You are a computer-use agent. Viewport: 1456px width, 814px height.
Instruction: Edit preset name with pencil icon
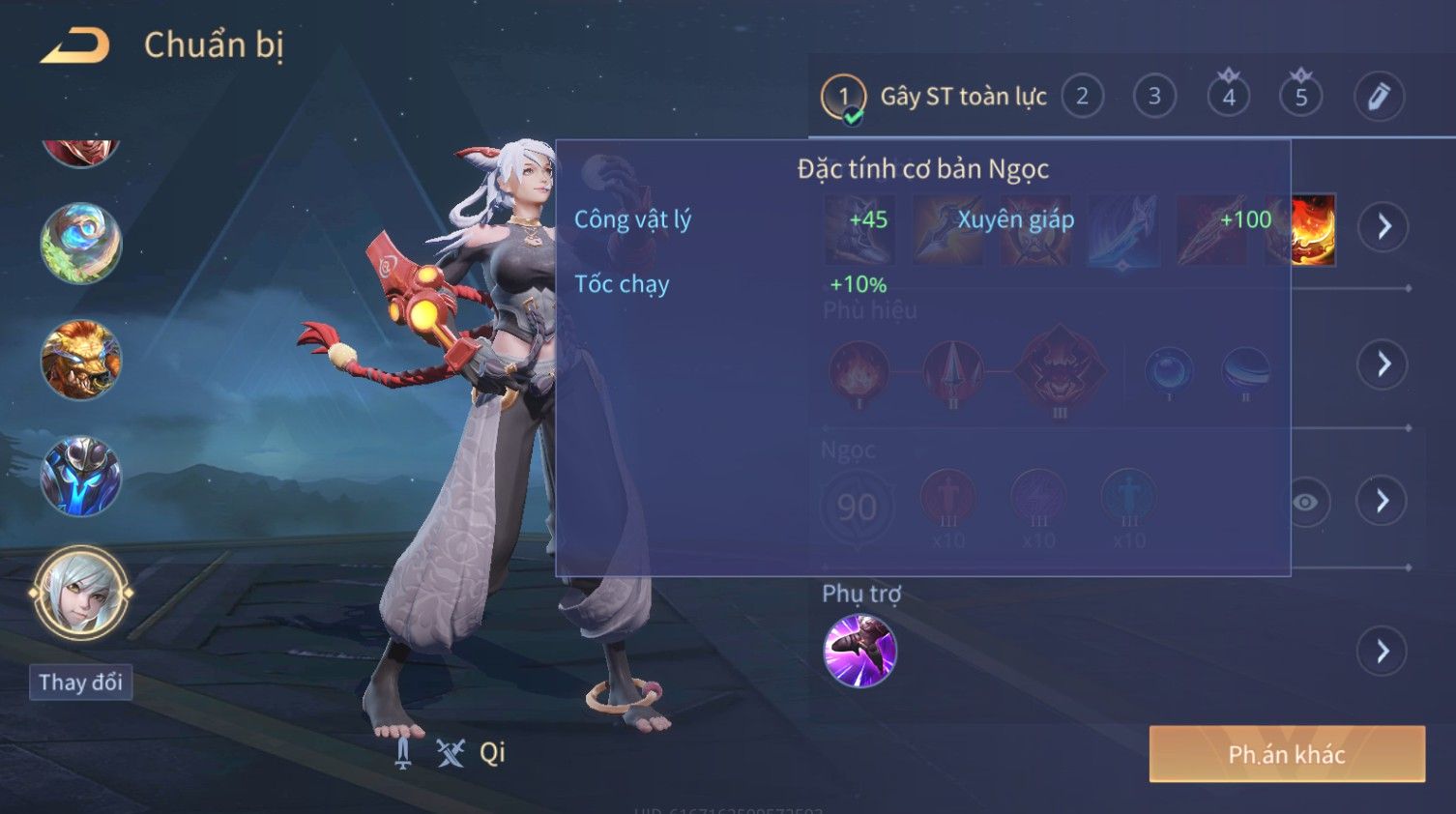pos(1378,97)
